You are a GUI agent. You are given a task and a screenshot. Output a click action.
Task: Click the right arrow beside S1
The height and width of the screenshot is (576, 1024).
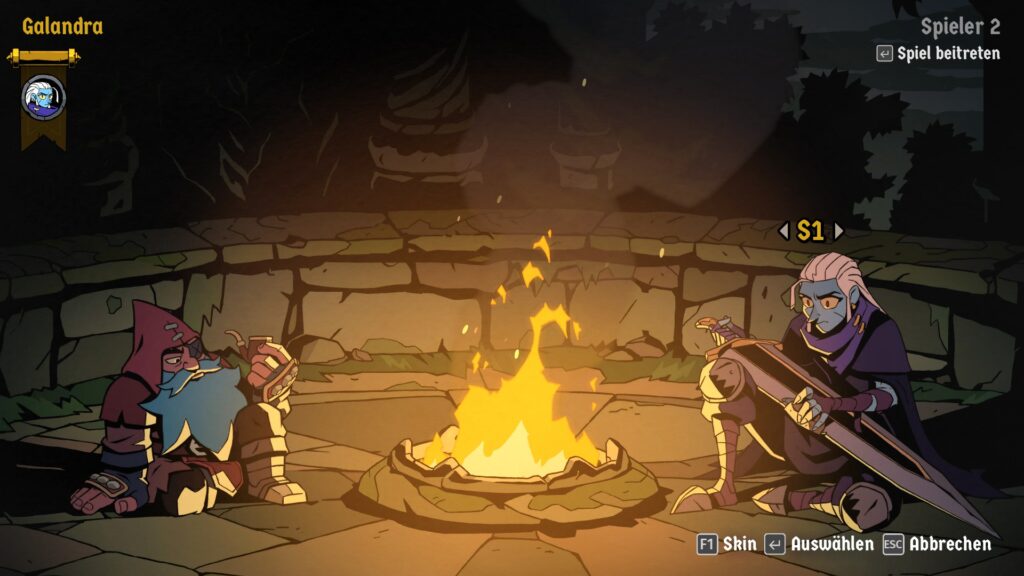pyautogui.click(x=839, y=231)
